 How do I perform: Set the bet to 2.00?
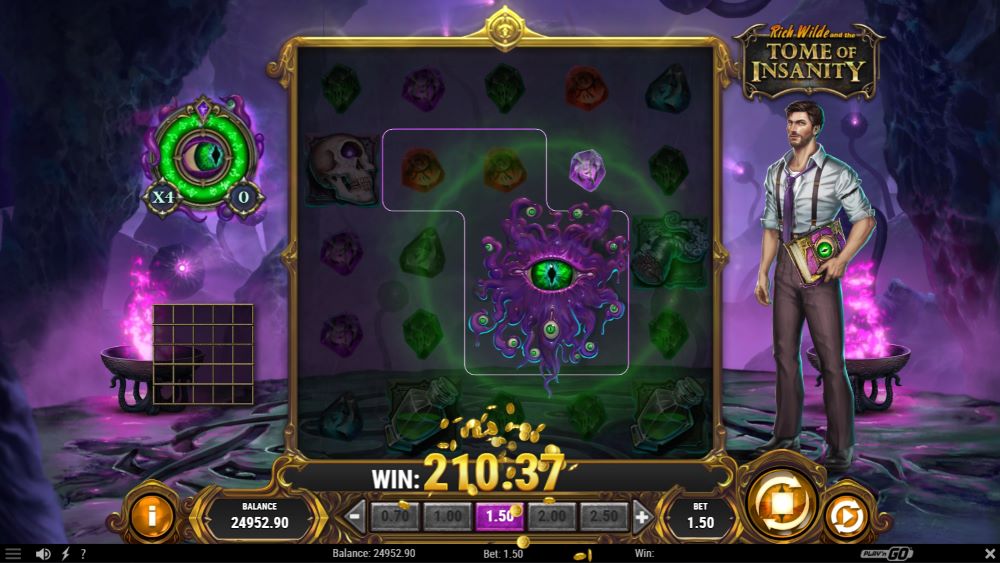point(551,516)
